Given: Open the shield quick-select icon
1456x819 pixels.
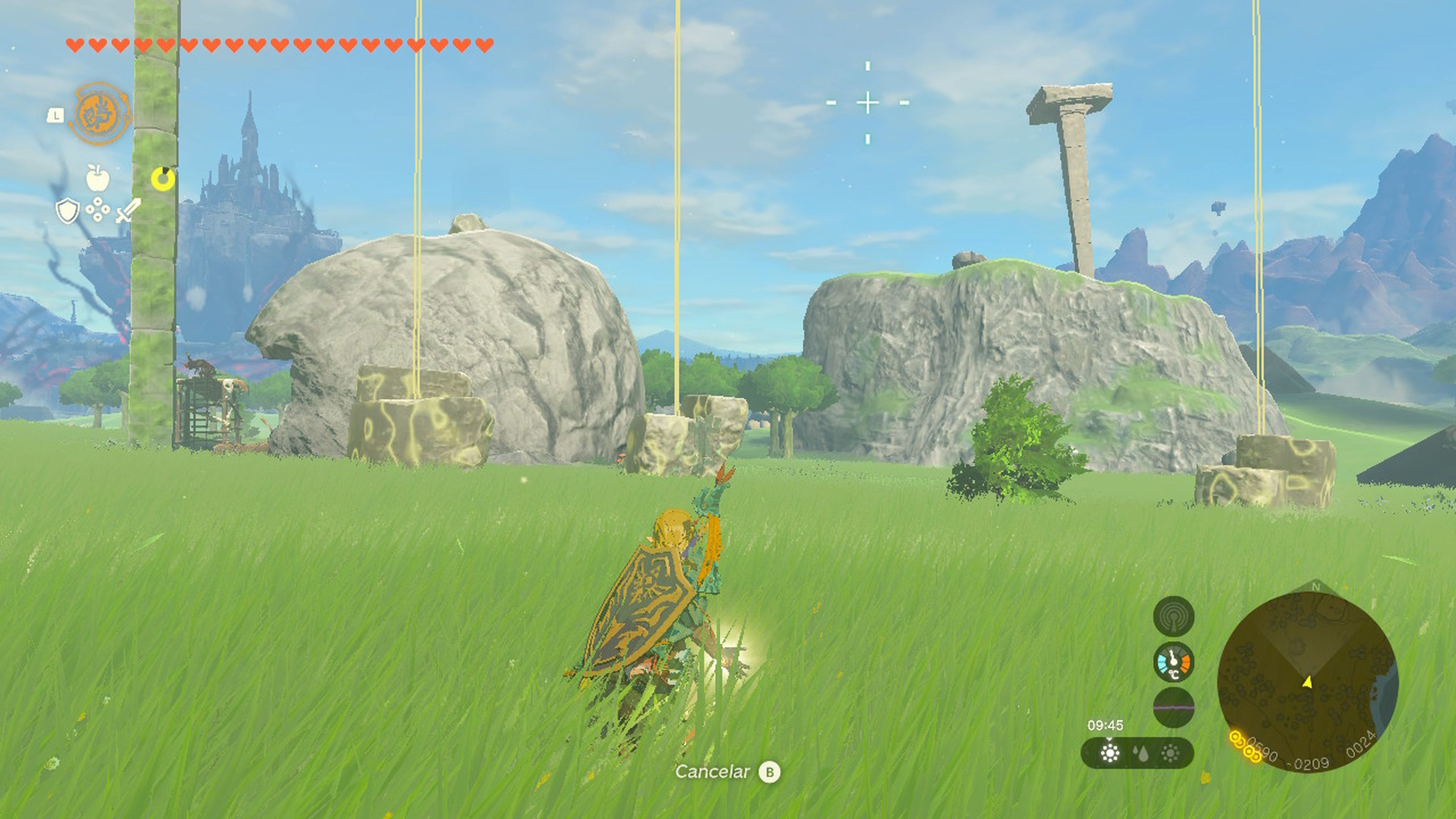Looking at the screenshot, I should pyautogui.click(x=67, y=211).
